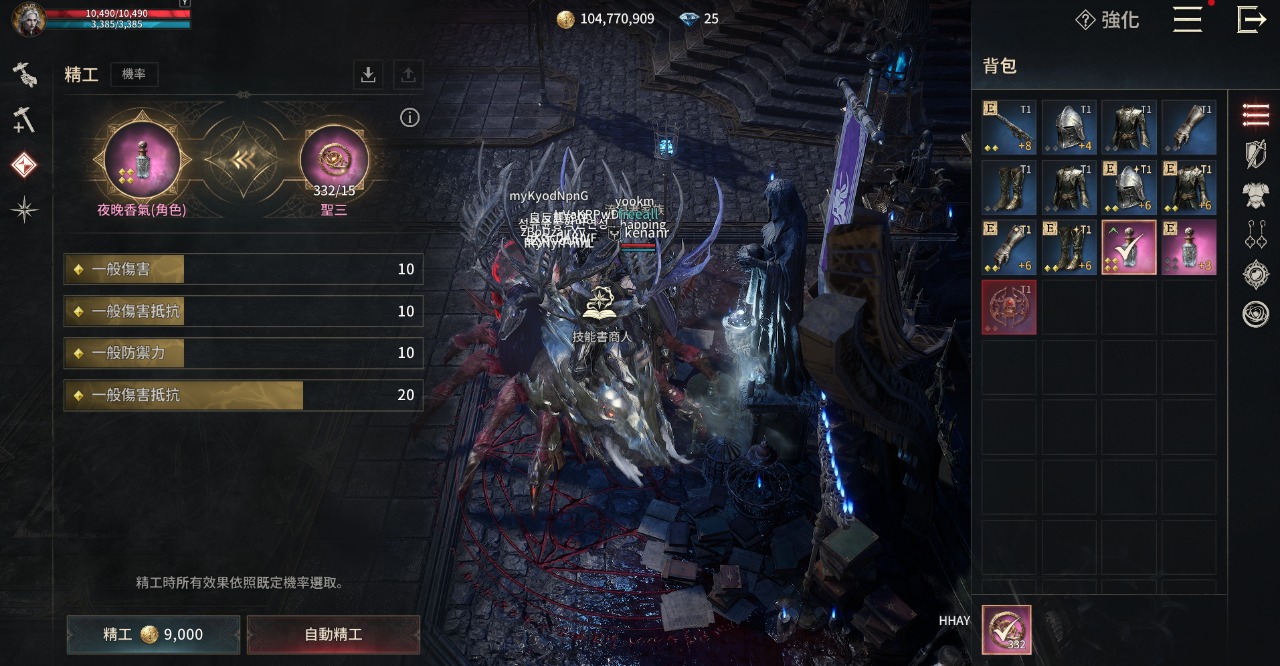
Task: Open the hammer and gauntlet crafting tab
Action: 24,74
